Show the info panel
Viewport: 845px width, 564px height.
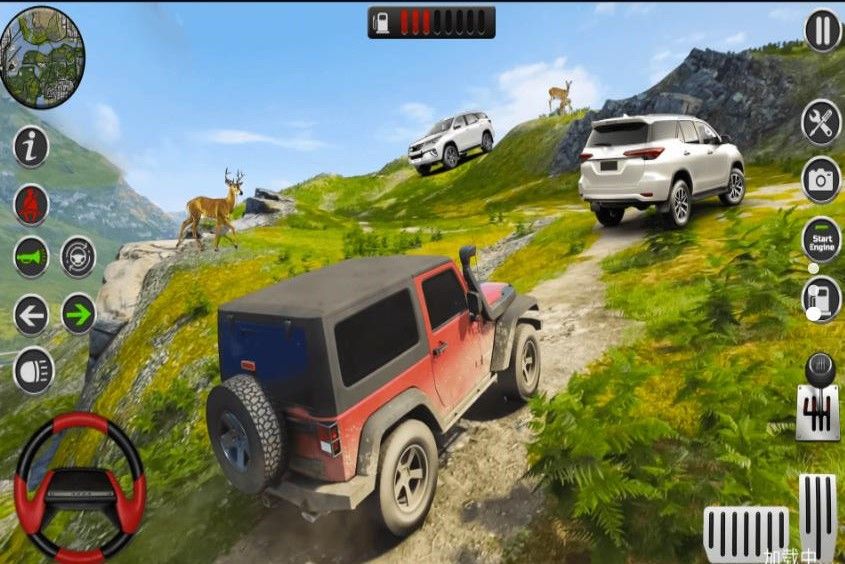pyautogui.click(x=31, y=148)
